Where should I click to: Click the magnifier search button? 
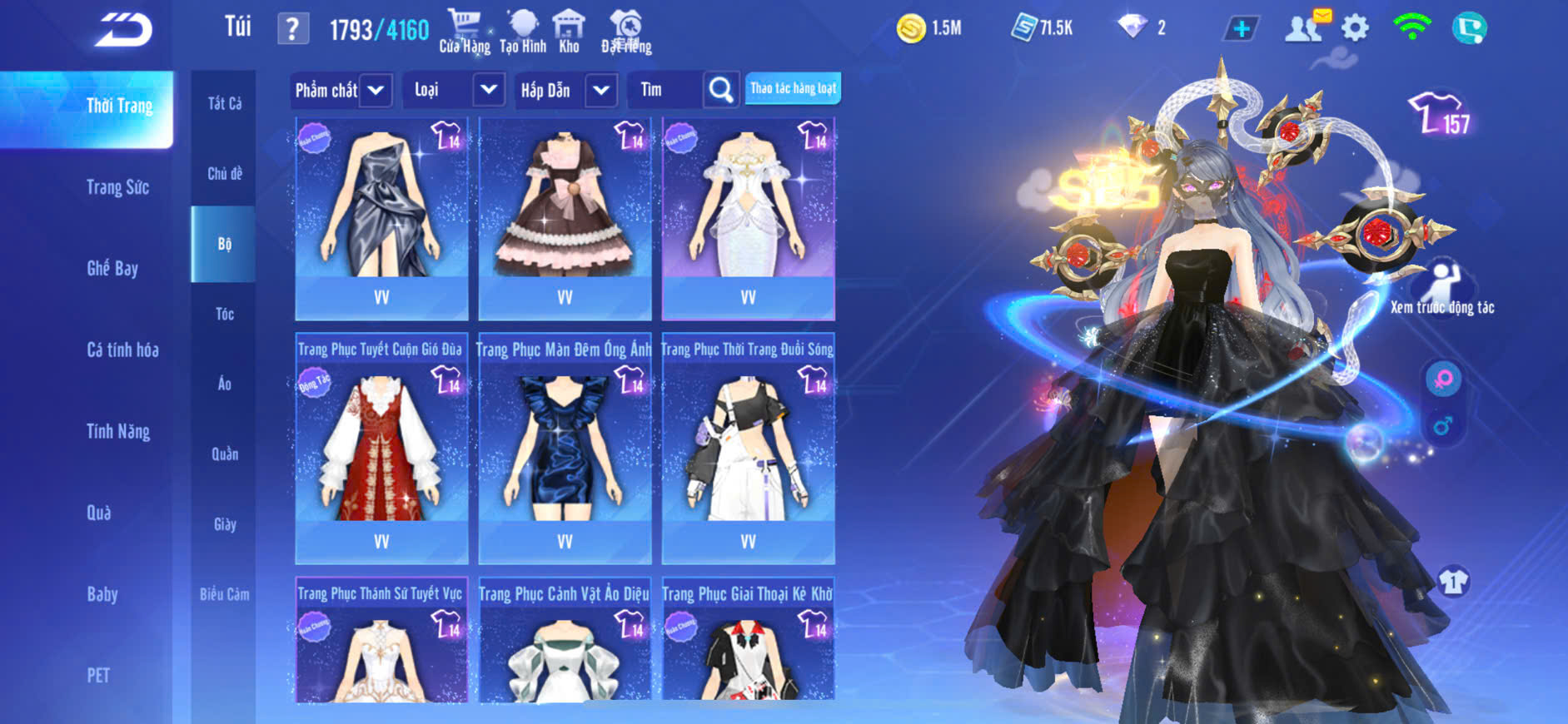coord(721,90)
